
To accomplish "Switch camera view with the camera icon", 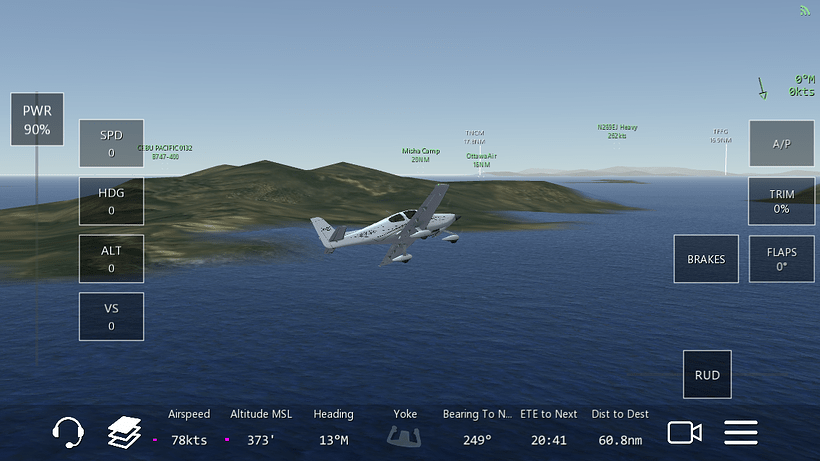I will (x=685, y=432).
